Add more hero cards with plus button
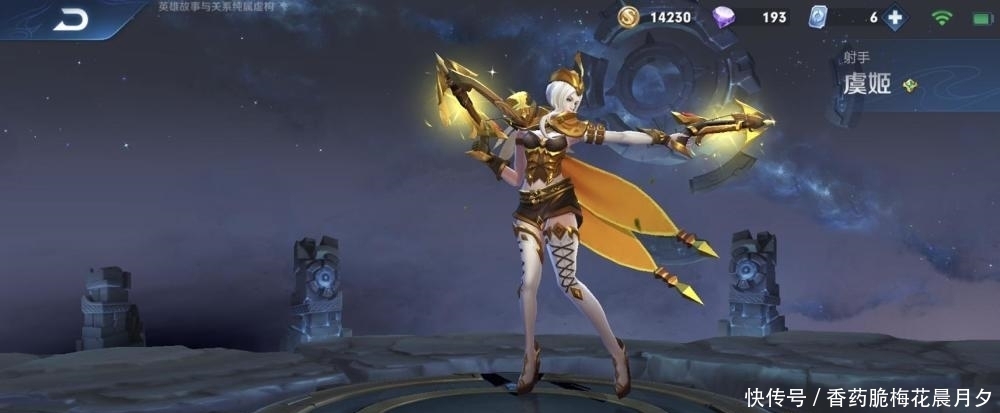Screen dimensions: 1000x413 coord(895,17)
